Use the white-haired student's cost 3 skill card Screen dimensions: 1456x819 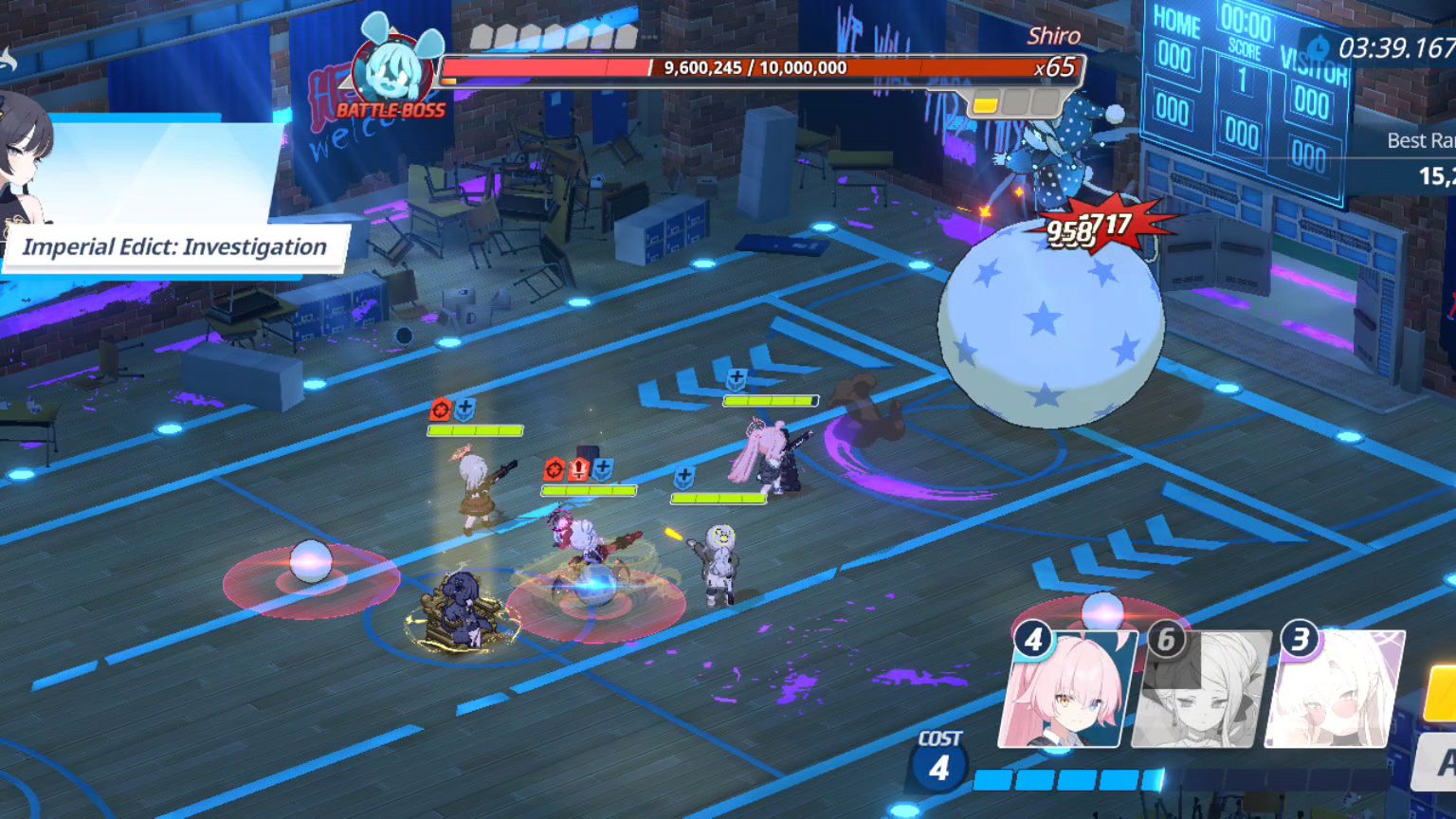pyautogui.click(x=1335, y=689)
